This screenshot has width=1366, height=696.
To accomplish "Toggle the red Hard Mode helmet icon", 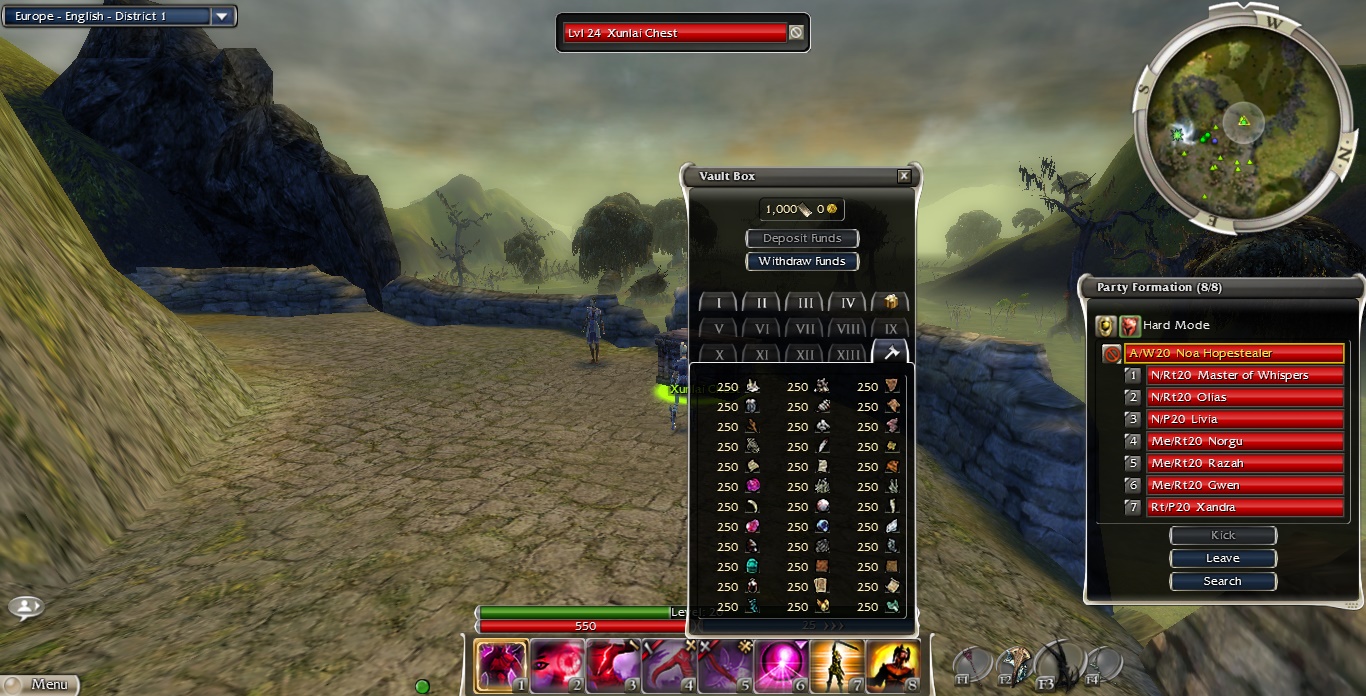I will (1130, 325).
